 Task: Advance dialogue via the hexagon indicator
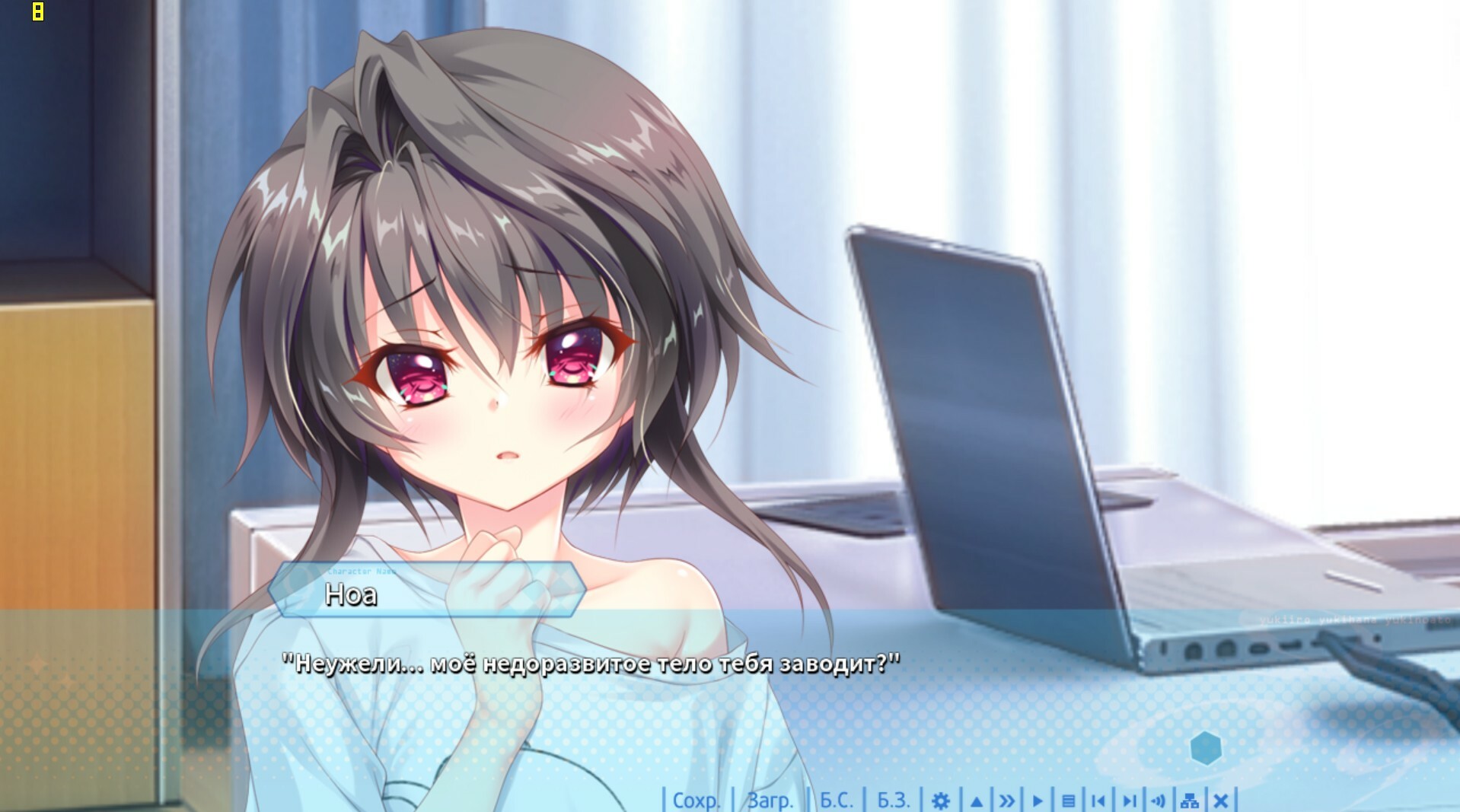click(1206, 748)
